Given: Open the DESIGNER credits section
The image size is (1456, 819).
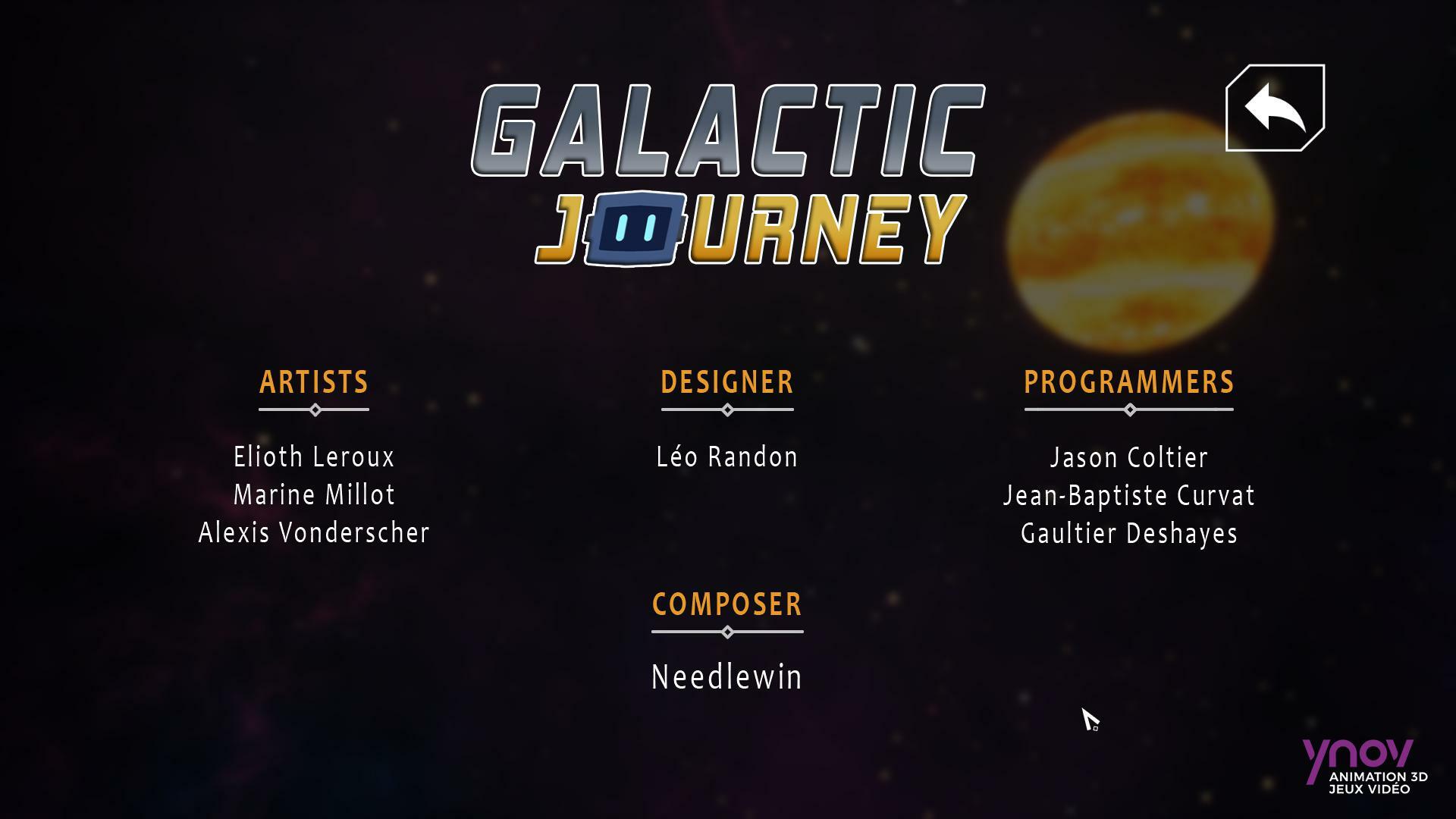Looking at the screenshot, I should 726,383.
